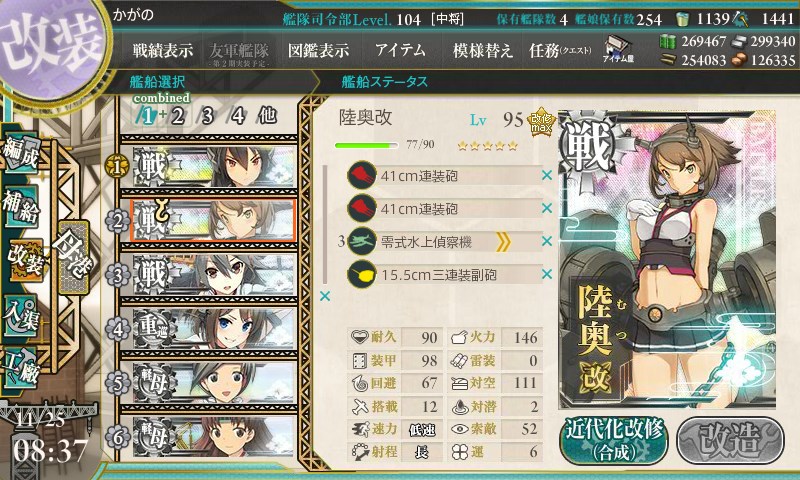This screenshot has width=800, height=480.
Task: Go to 入渠 repair dock
Action: click(x=20, y=311)
